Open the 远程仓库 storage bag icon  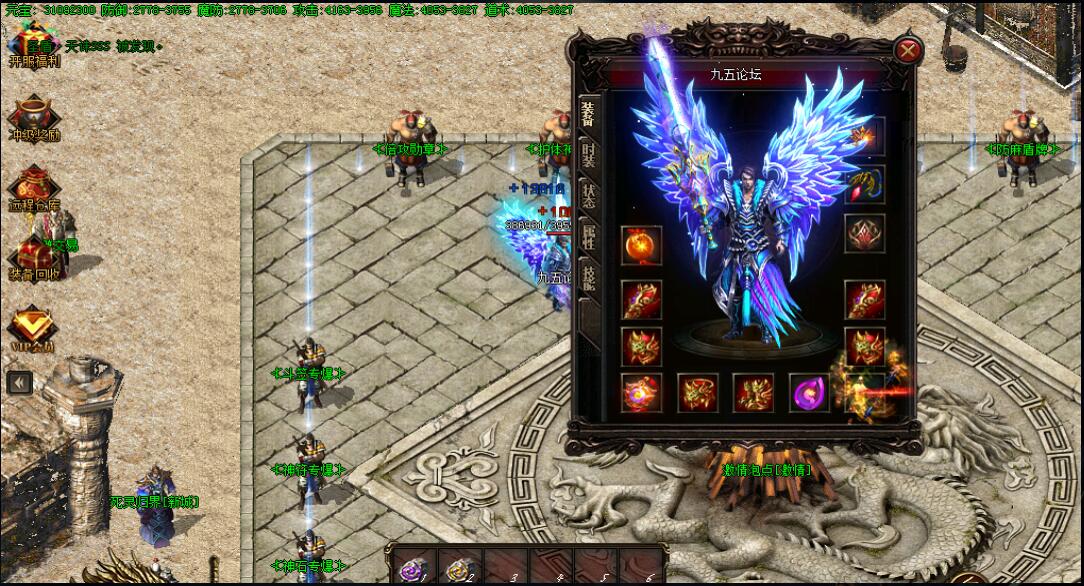[x=35, y=187]
